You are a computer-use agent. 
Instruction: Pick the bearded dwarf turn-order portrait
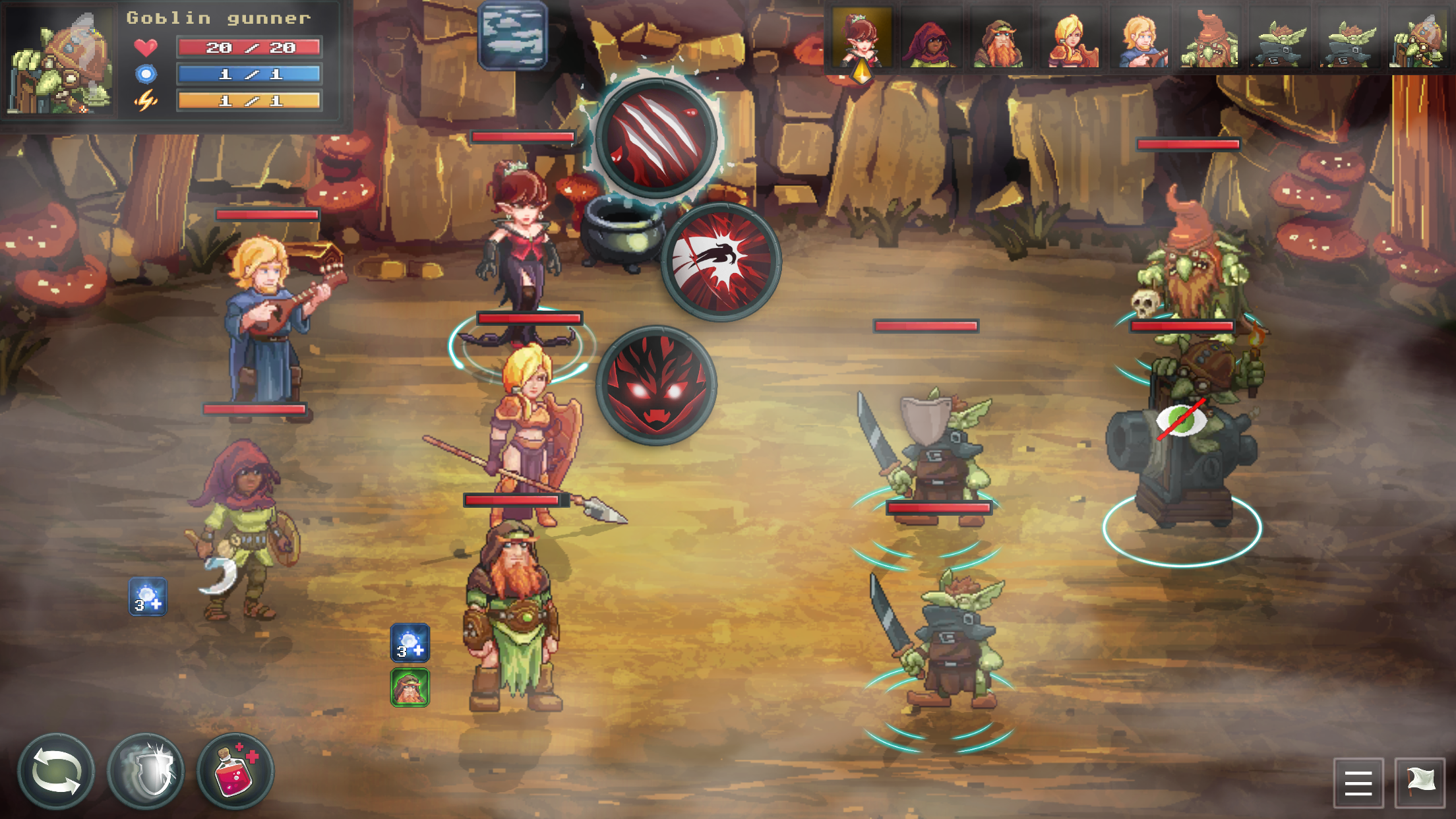click(1000, 40)
